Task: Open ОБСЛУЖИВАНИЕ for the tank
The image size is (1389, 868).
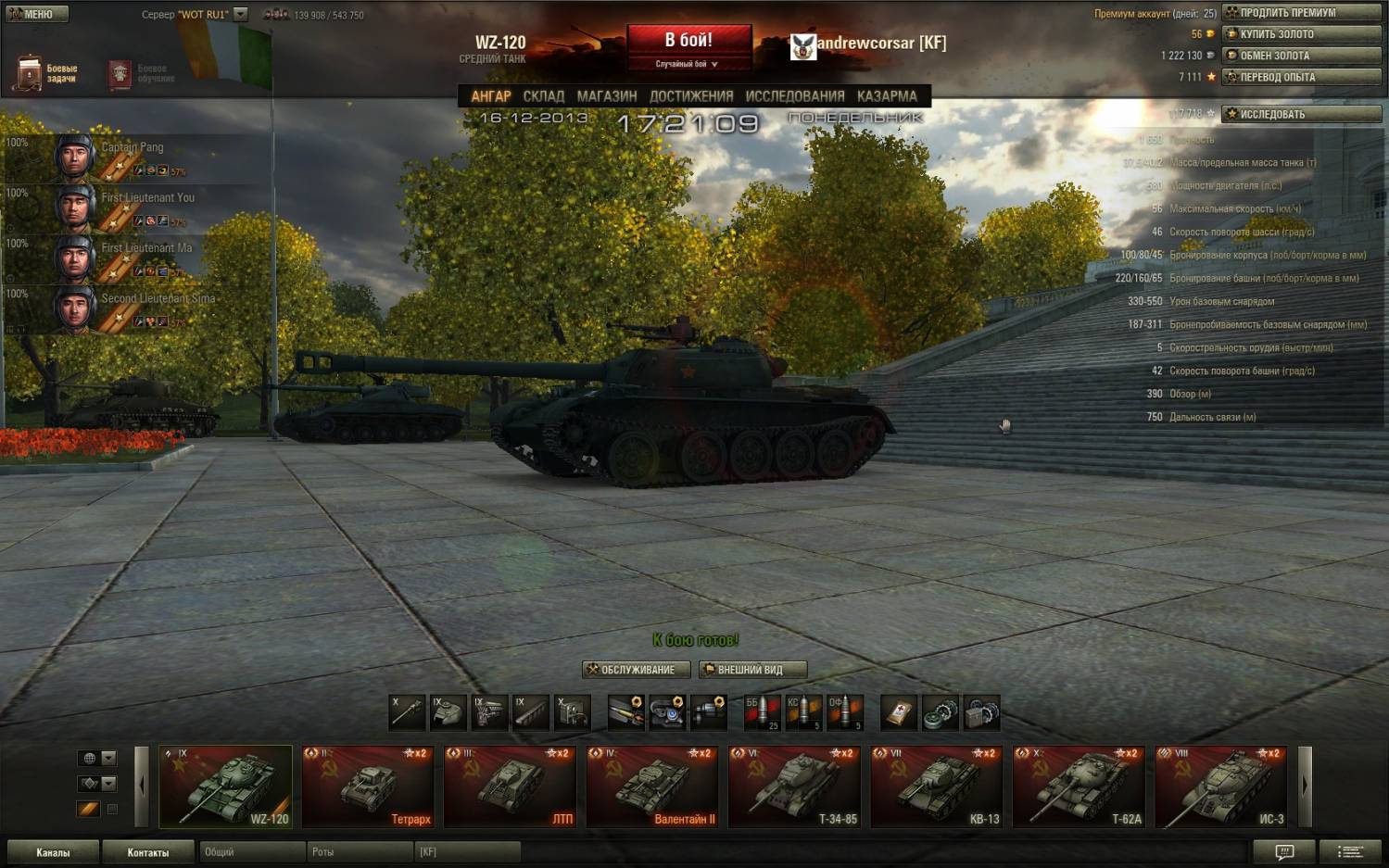Action: (x=637, y=670)
